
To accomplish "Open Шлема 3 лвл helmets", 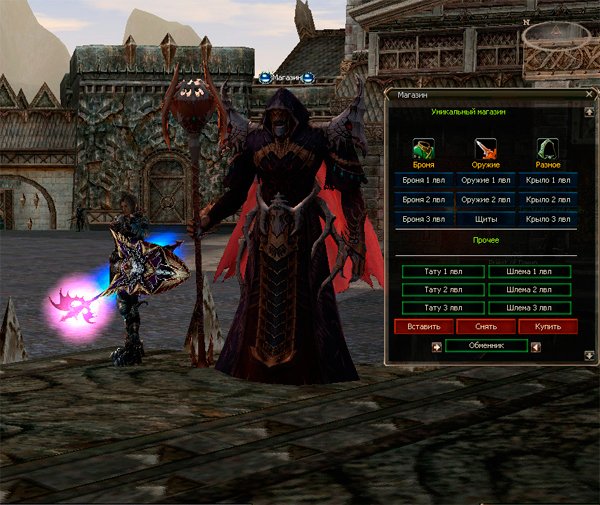I will point(530,307).
